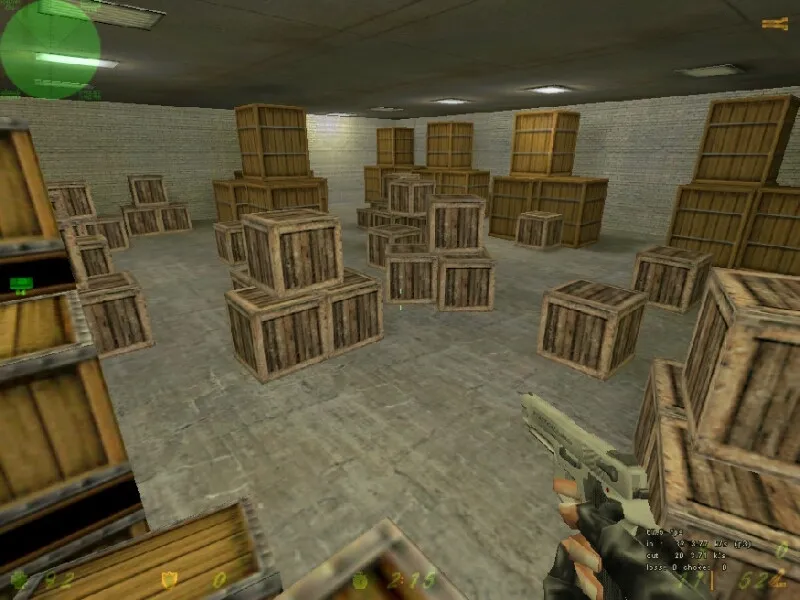The height and width of the screenshot is (600, 800).
Task: Select the green buy zone cart icon
Action: click(x=19, y=284)
